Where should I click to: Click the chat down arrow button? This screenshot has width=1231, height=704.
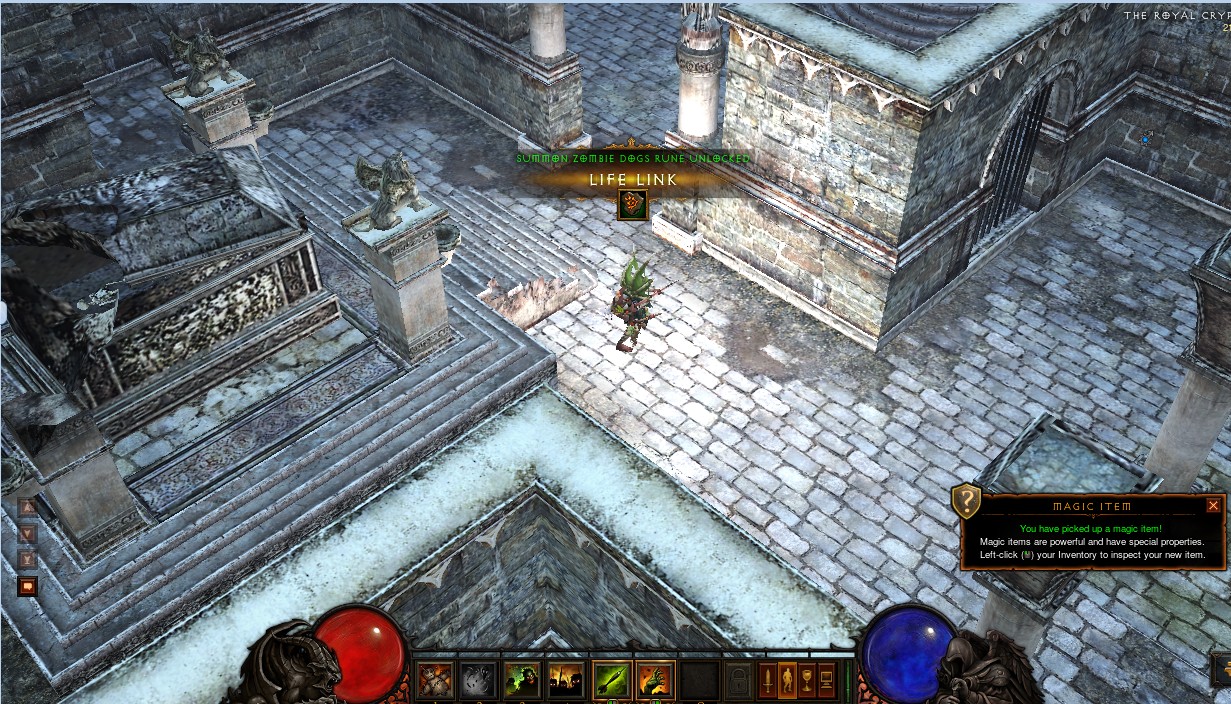28,534
